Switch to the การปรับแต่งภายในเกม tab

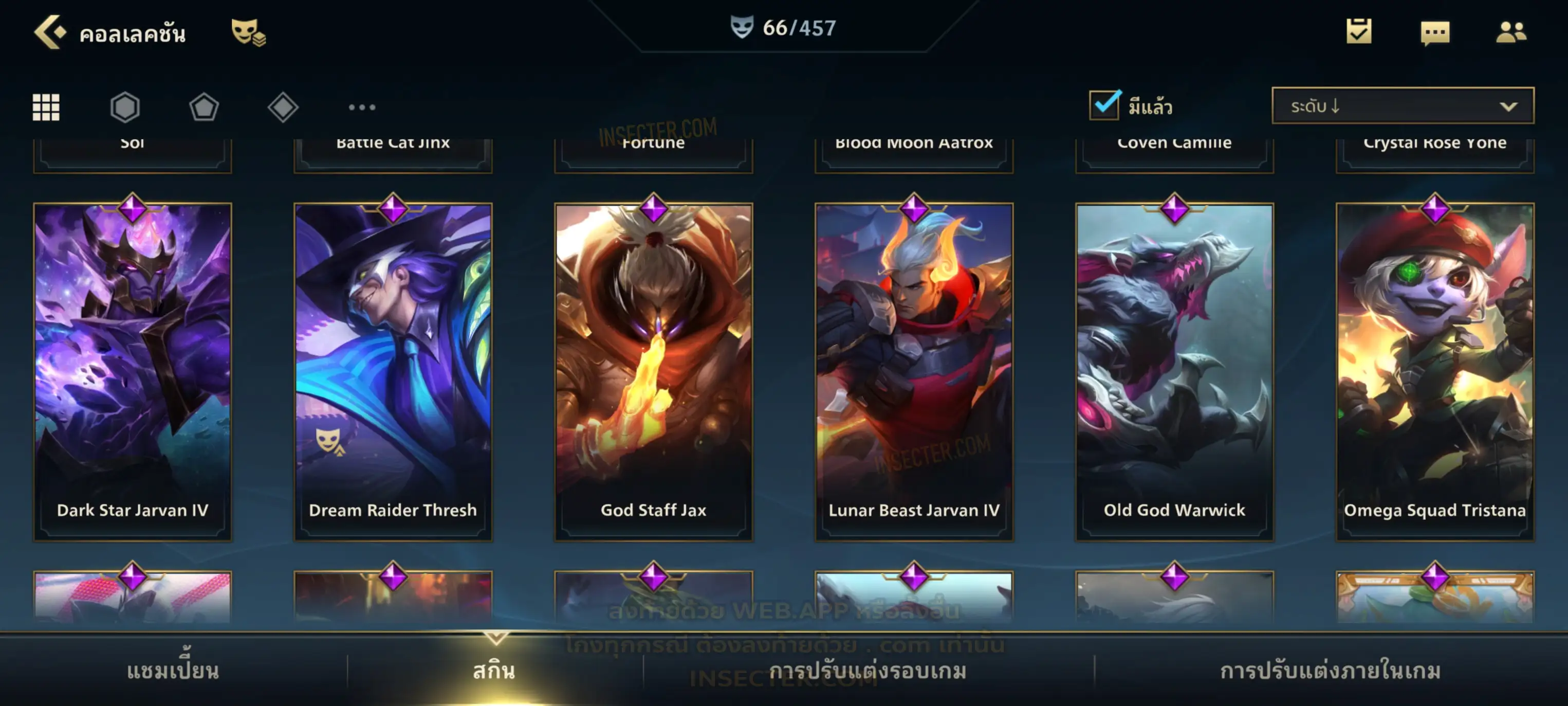click(x=1330, y=671)
